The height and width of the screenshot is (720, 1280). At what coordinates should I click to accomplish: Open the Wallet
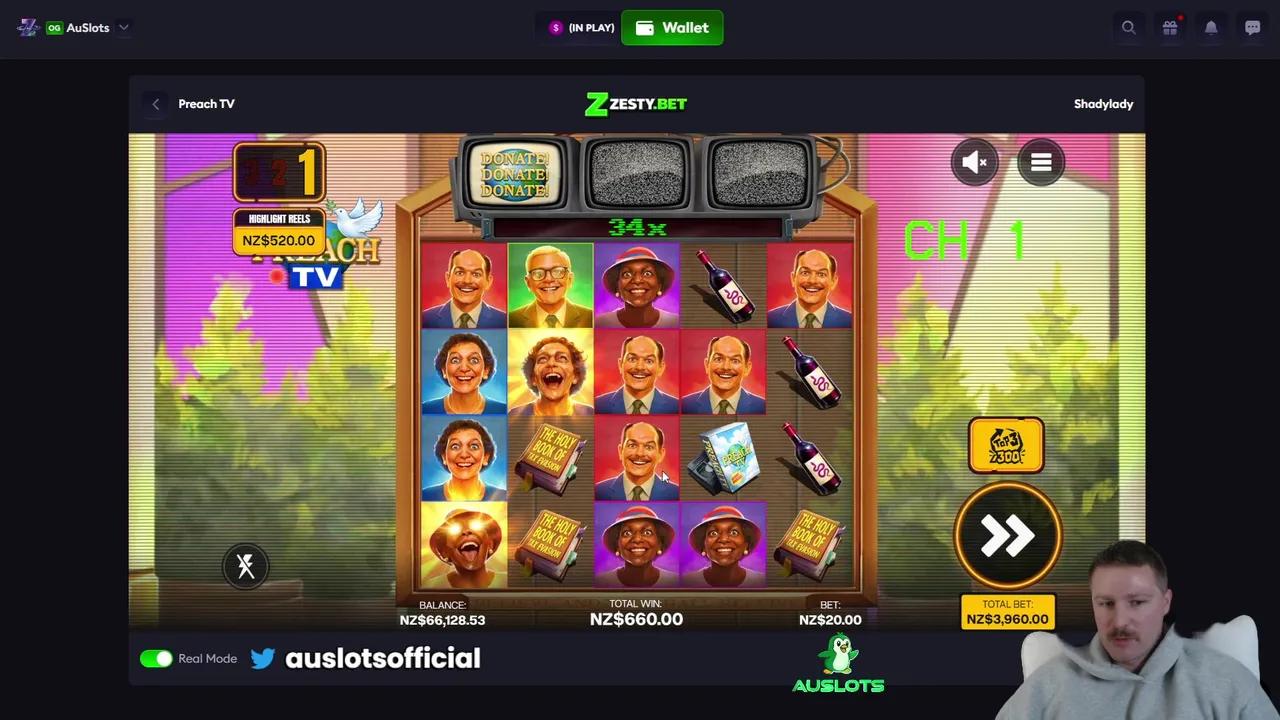672,27
